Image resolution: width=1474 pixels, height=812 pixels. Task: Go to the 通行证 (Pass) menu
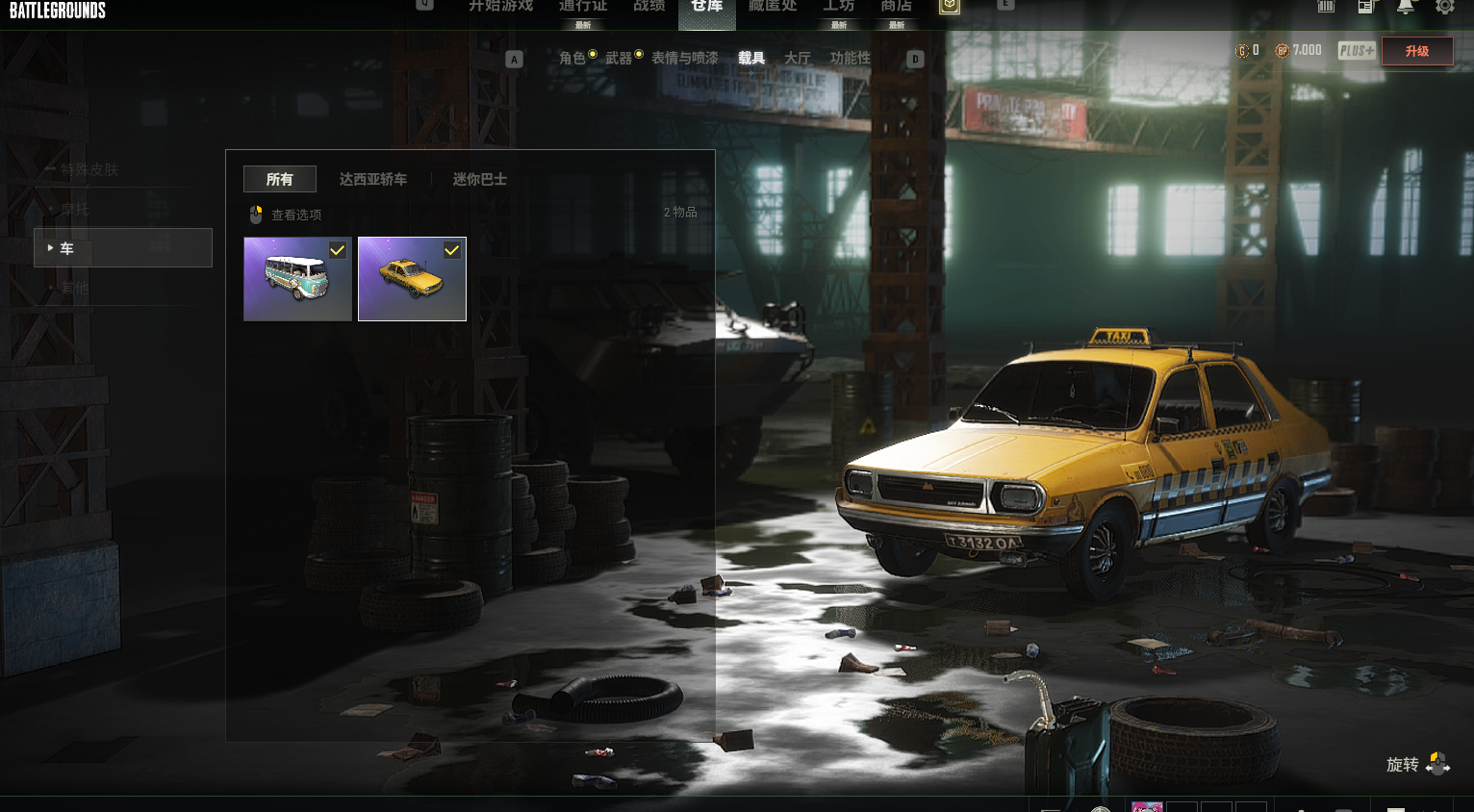[x=583, y=7]
